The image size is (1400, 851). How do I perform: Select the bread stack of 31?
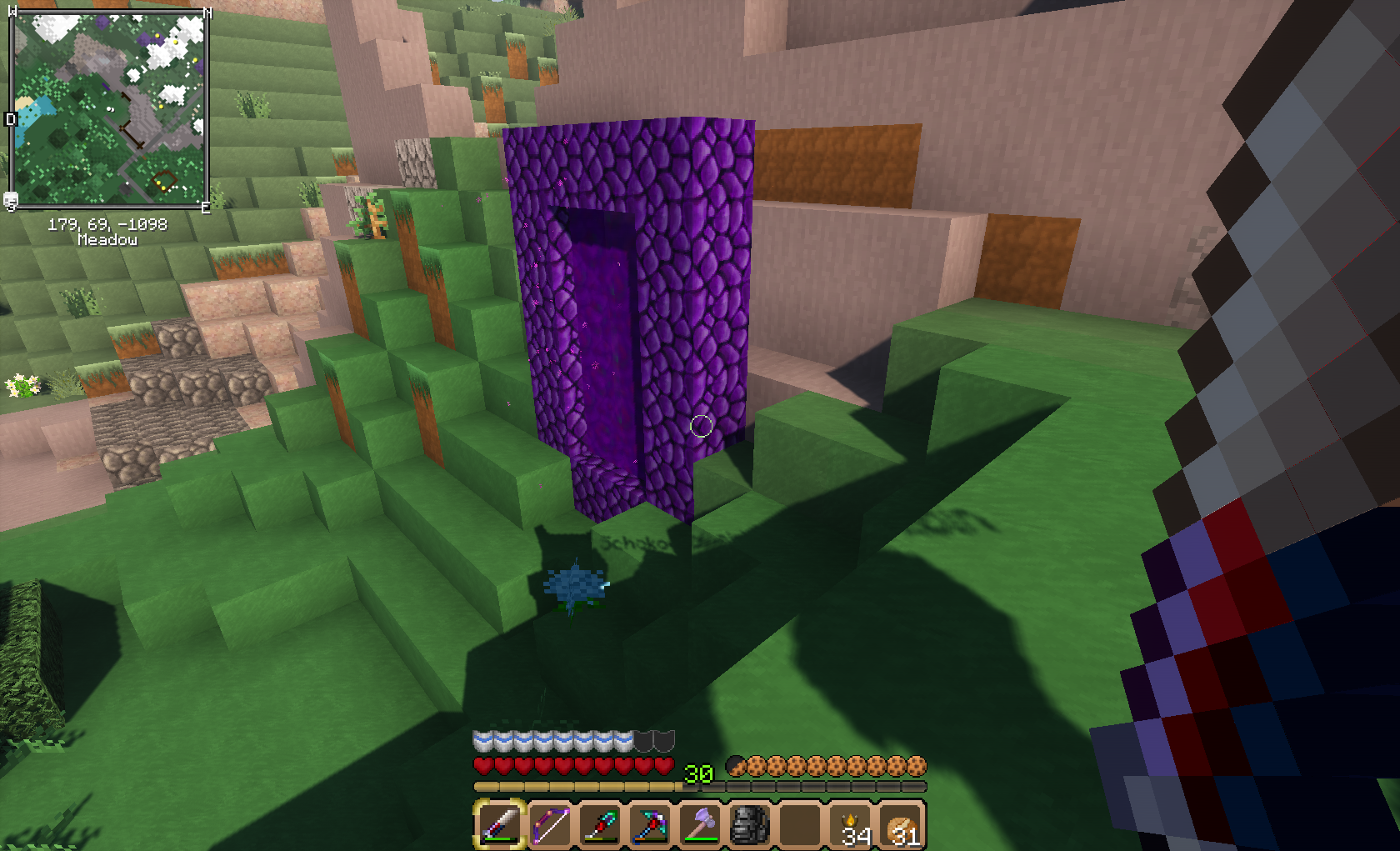(x=902, y=824)
